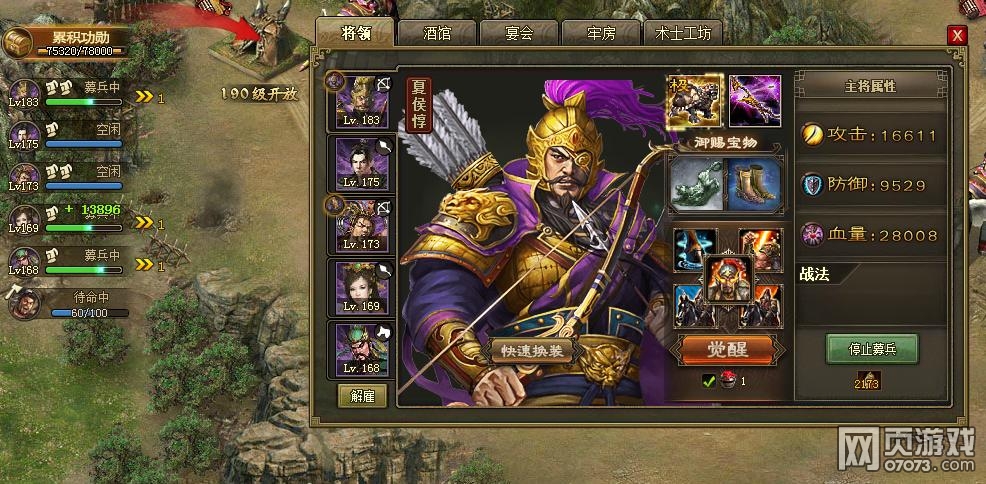Viewport: 986px width, 484px height.
Task: Click the 停止募兵 stop recruiting button
Action: coord(871,349)
